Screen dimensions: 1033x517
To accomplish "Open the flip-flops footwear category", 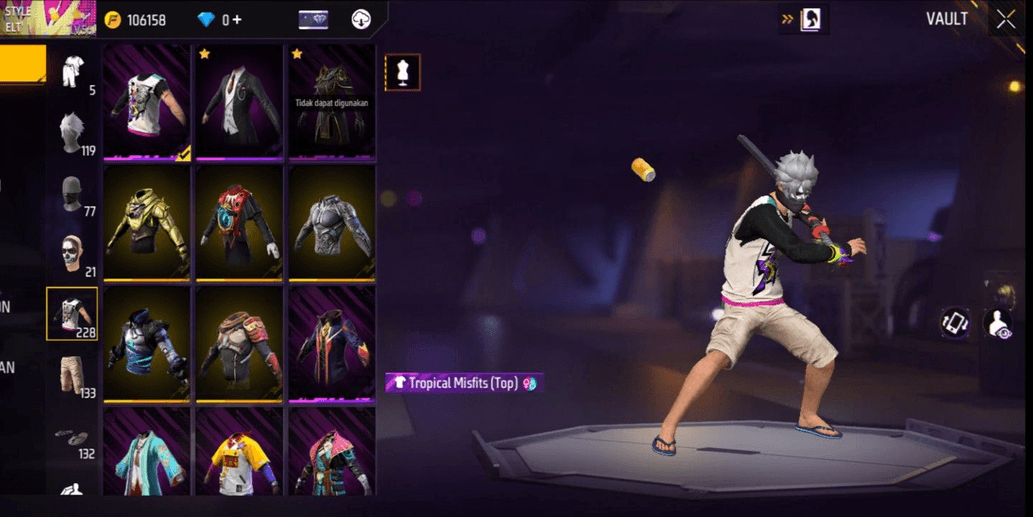I will [x=72, y=437].
